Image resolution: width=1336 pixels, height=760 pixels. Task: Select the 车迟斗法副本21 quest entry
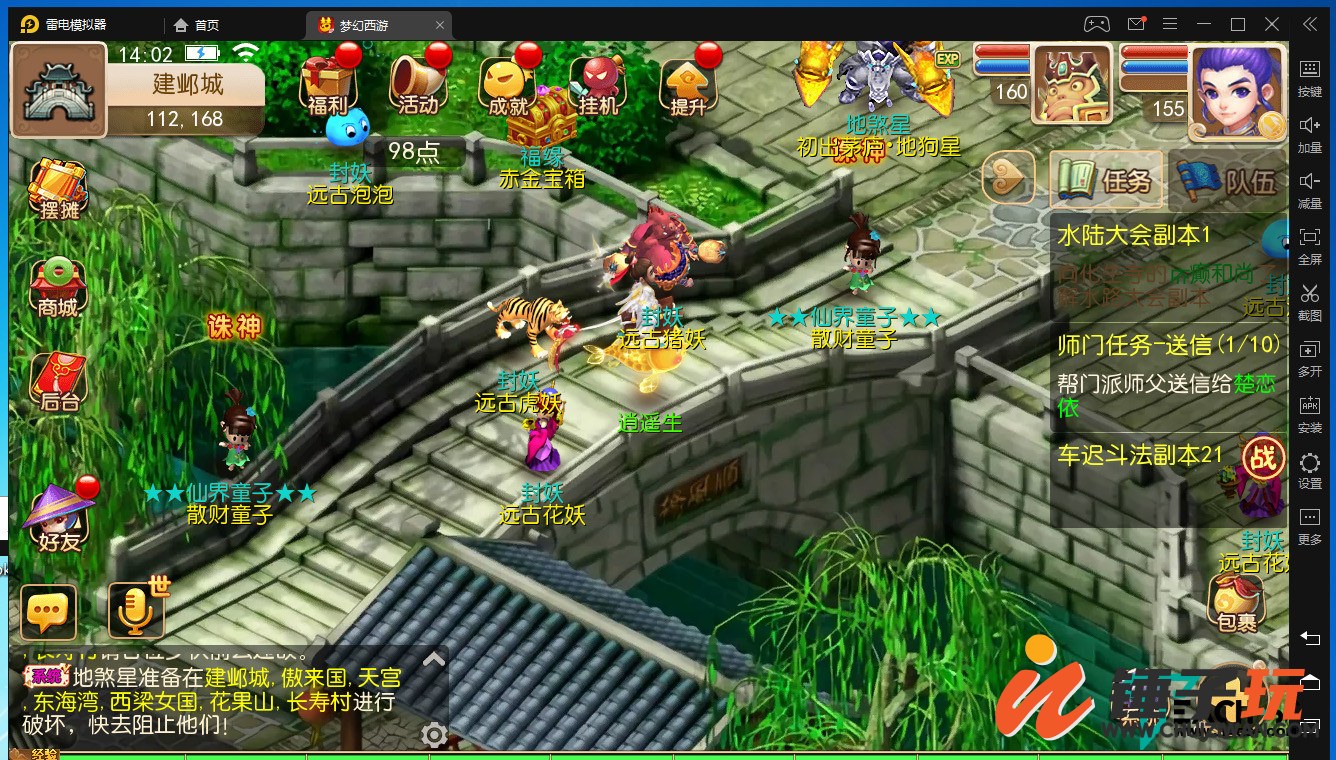(x=1140, y=455)
